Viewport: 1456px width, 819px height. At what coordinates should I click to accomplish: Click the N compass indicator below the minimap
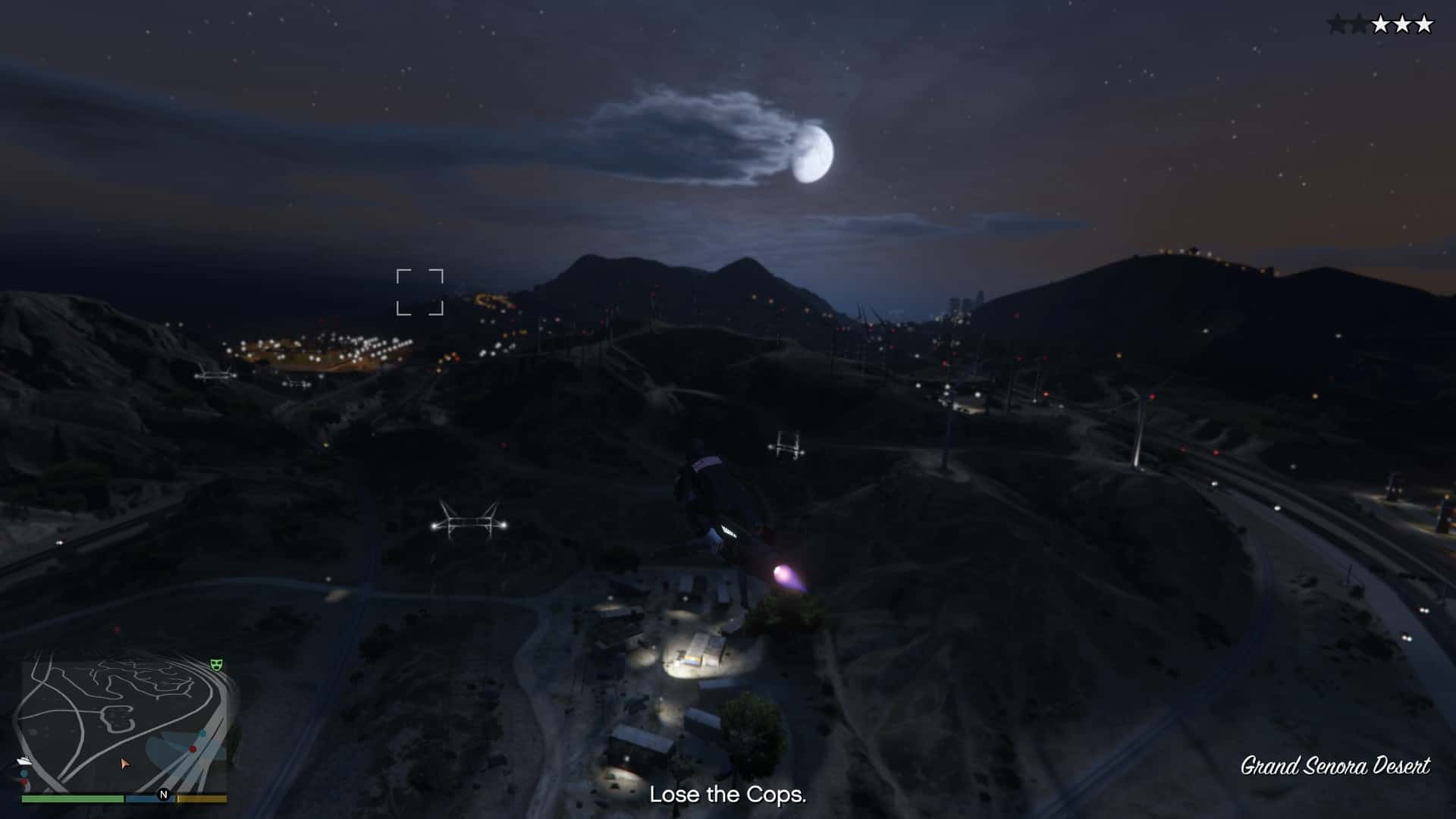(x=163, y=795)
